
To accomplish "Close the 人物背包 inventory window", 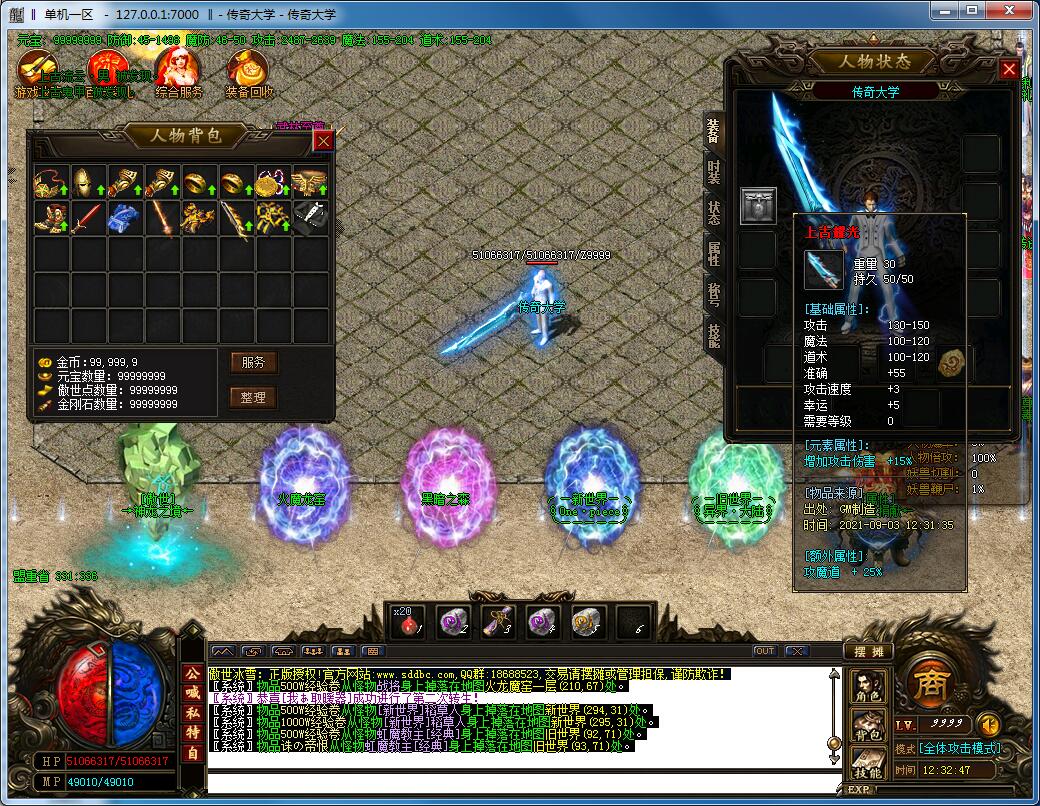I will (x=323, y=141).
